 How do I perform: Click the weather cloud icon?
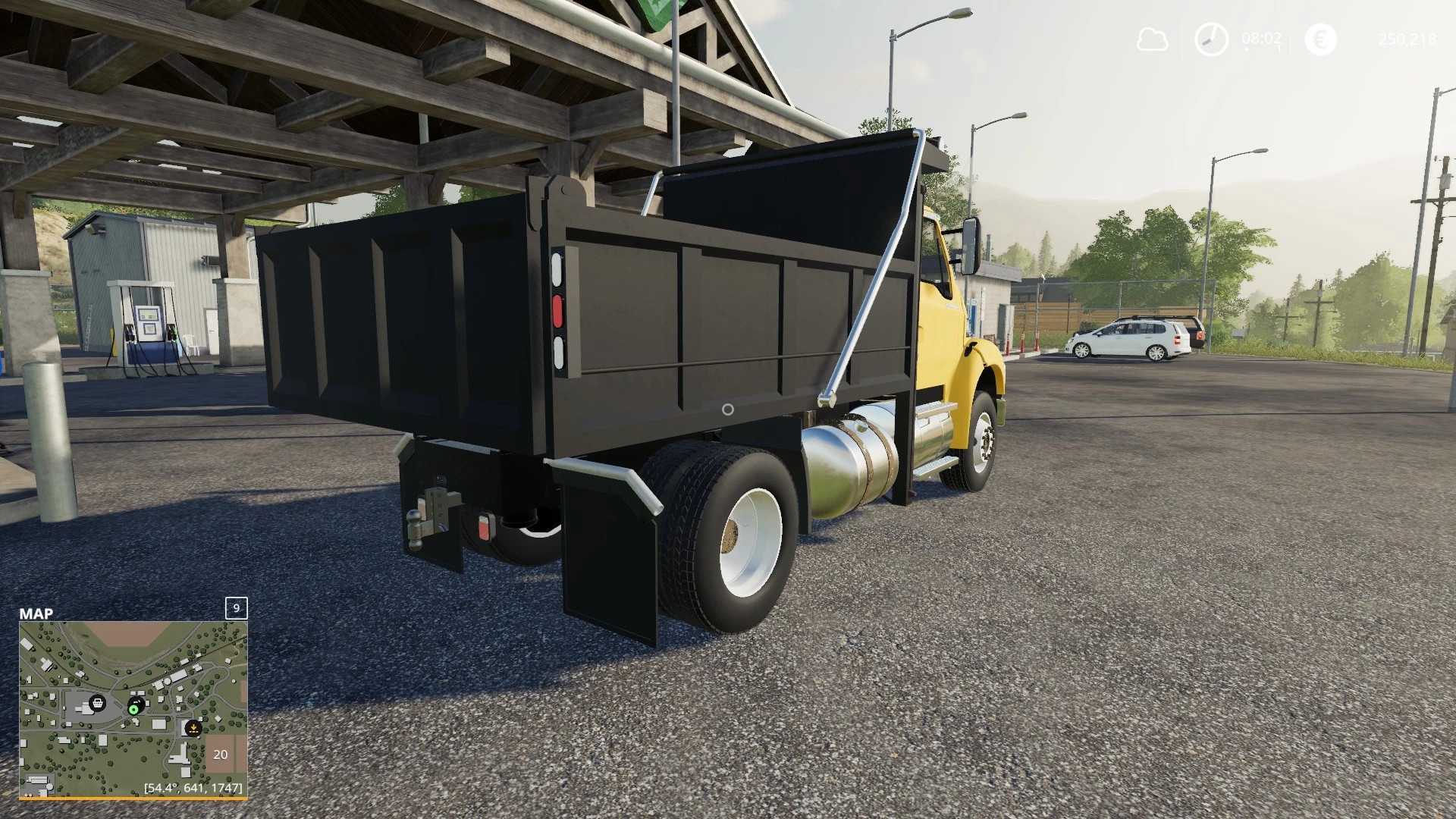coord(1152,39)
